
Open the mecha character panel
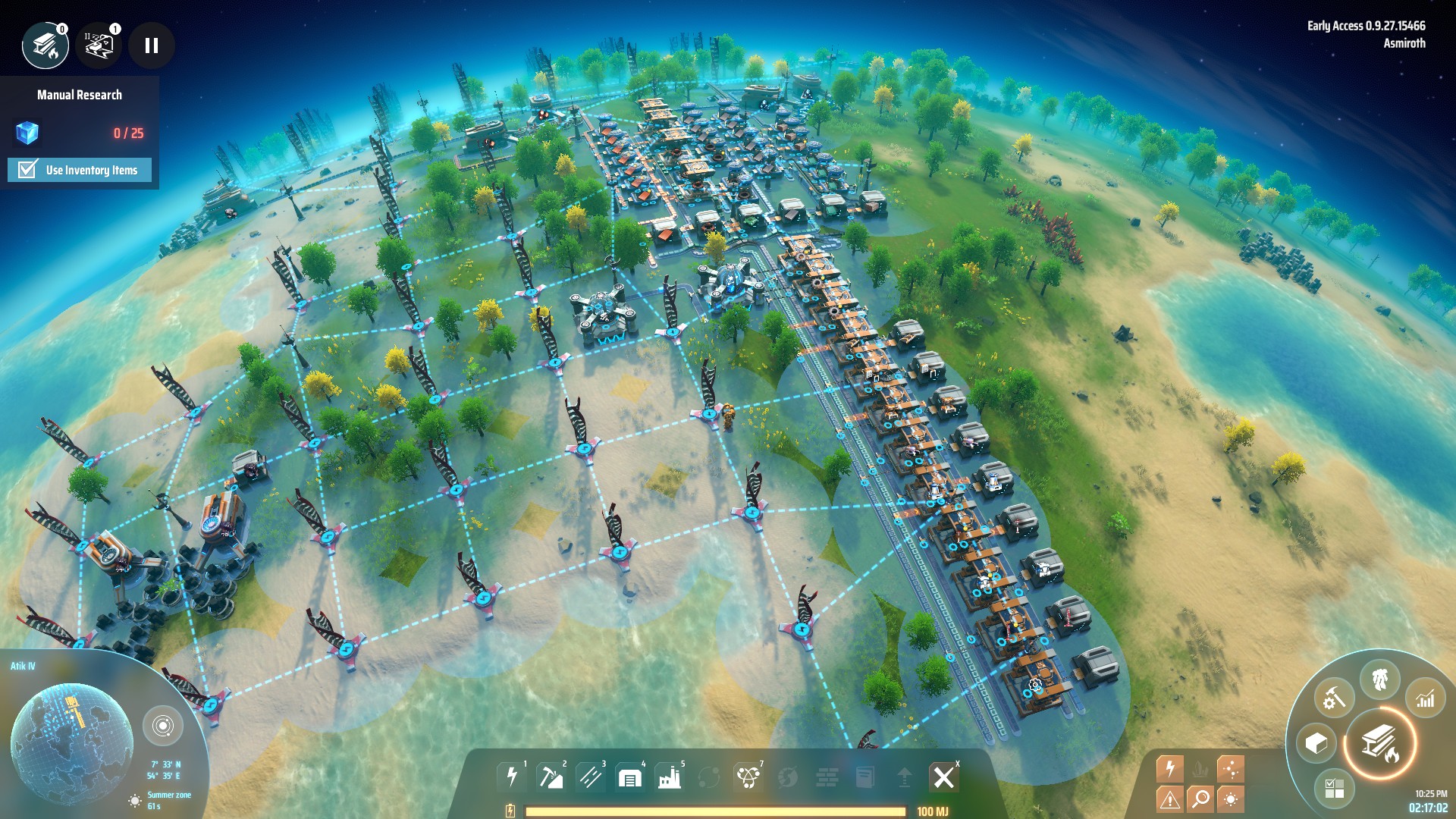tap(1379, 679)
